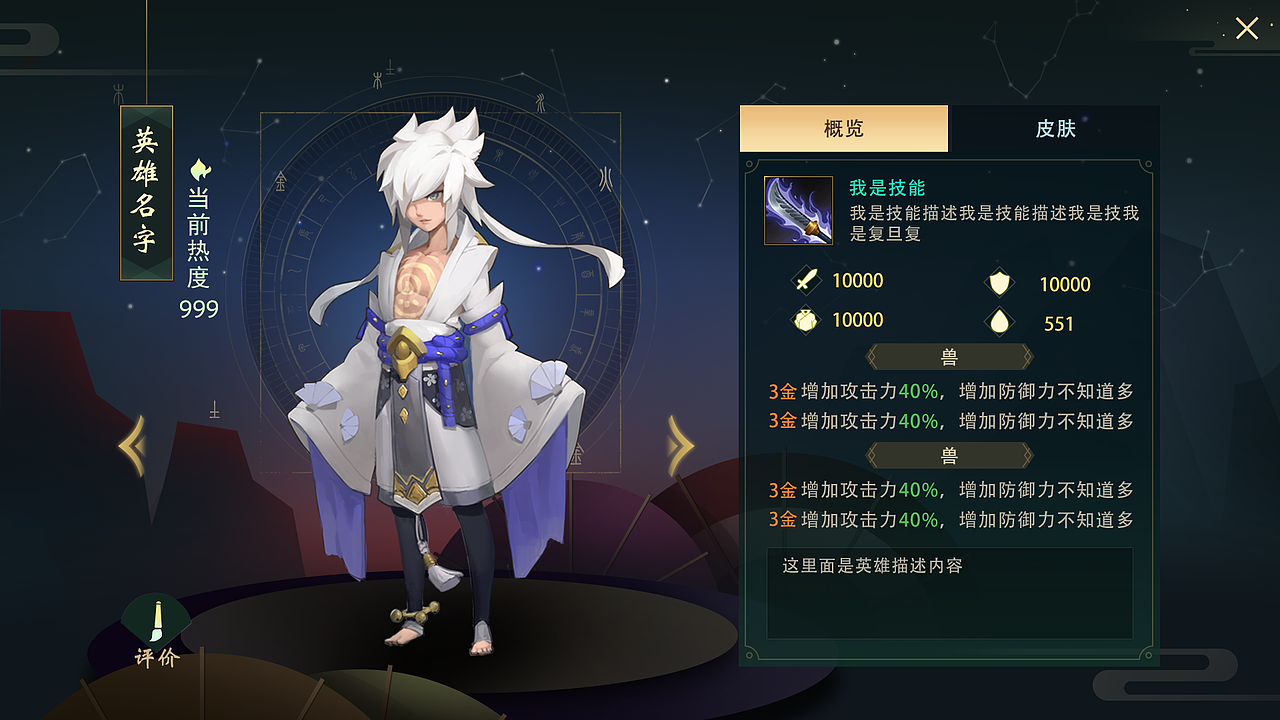The width and height of the screenshot is (1280, 720).
Task: Click the left gold arrow to switch hero
Action: (131, 446)
